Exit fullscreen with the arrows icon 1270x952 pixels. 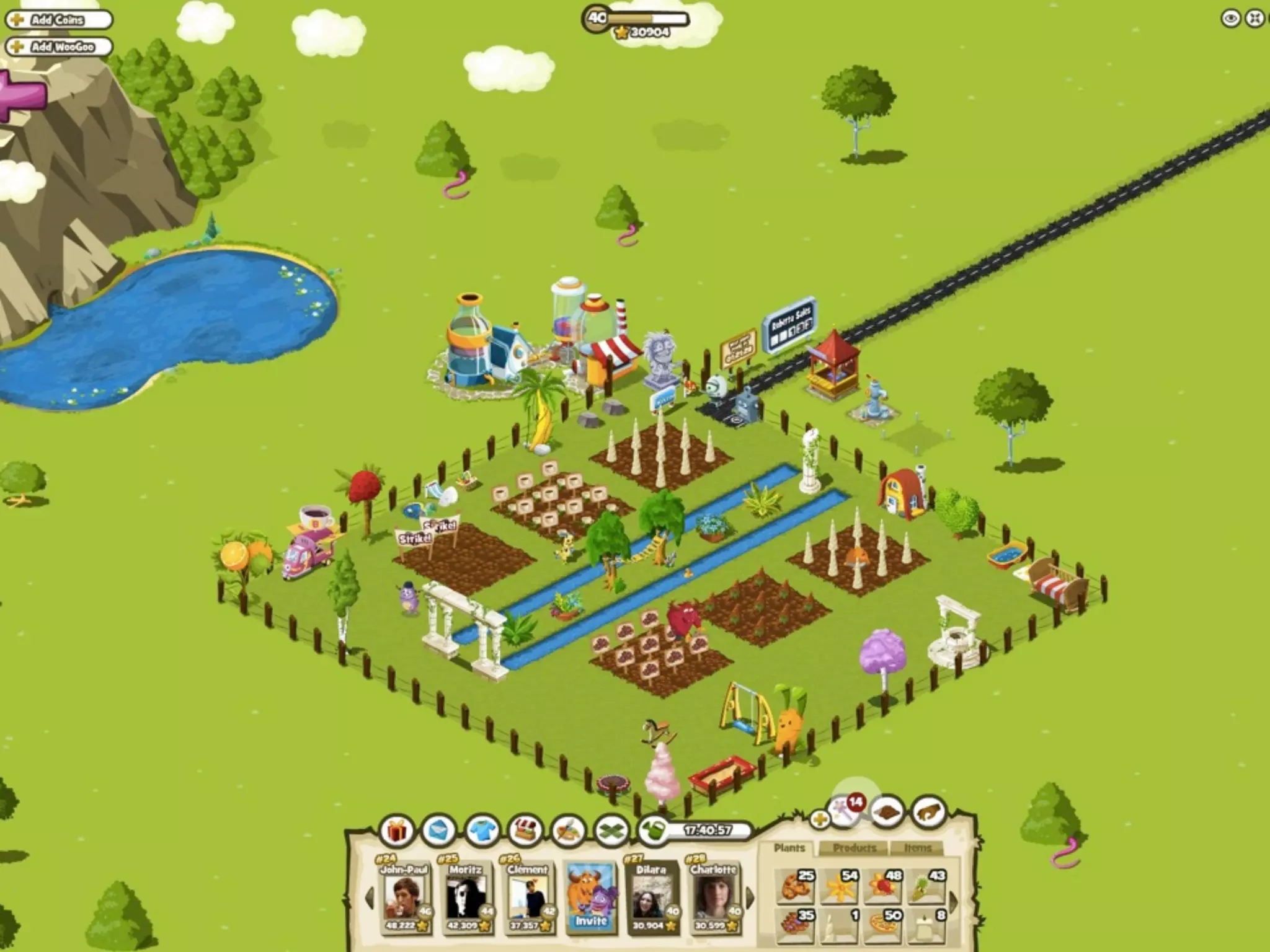(x=1254, y=19)
